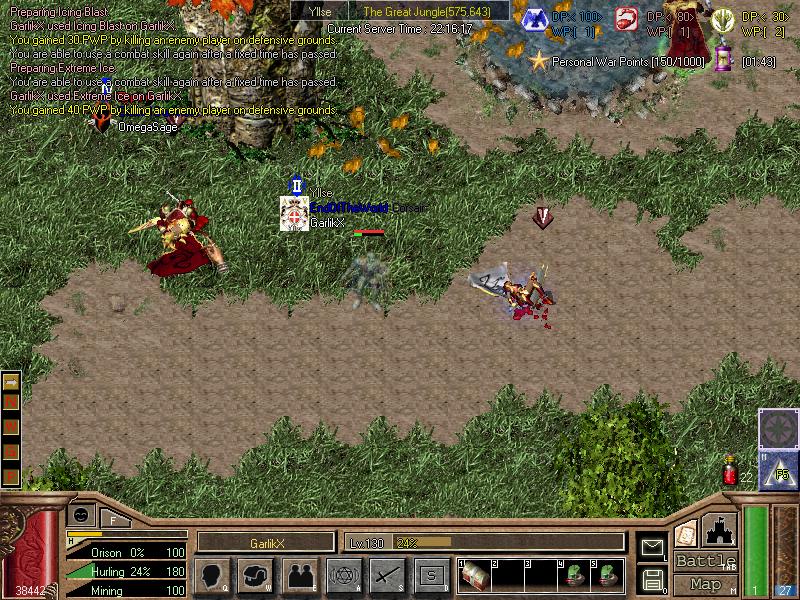Viewport: 800px width, 600px height.
Task: Click the arrow button atop the chat filter strip
Action: [11, 381]
